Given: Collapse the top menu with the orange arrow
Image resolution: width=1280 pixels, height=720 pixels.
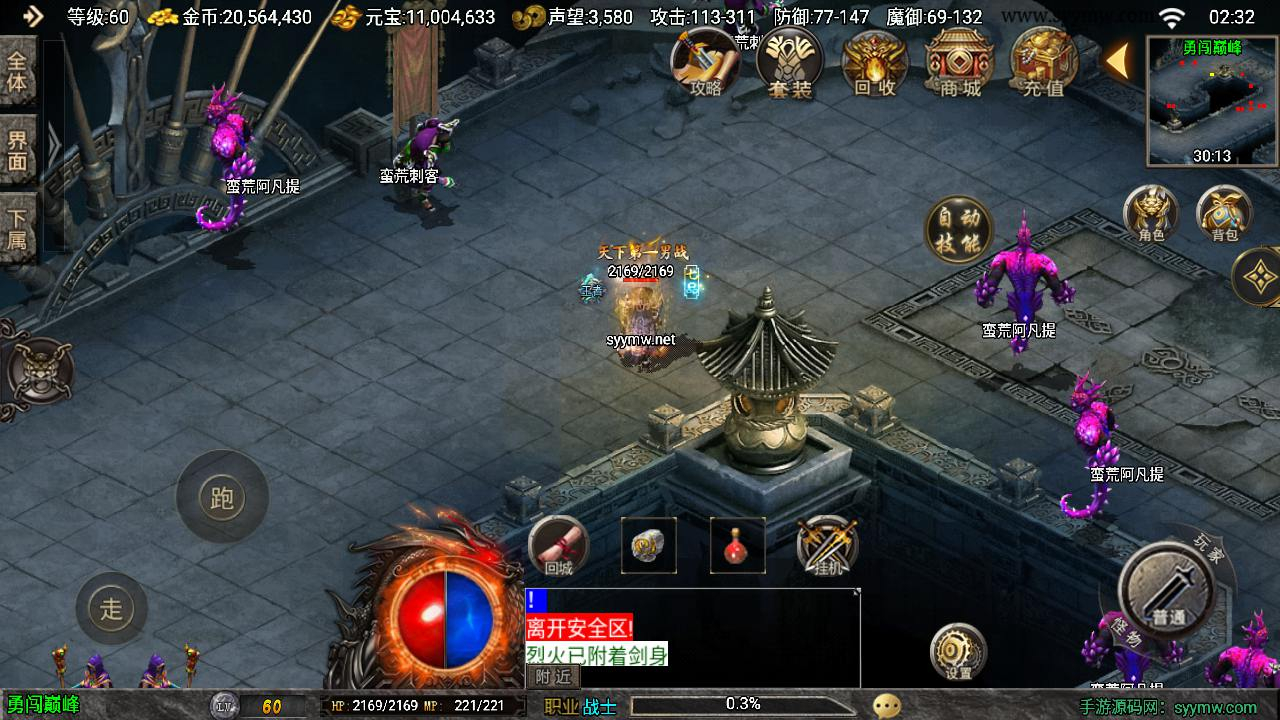Looking at the screenshot, I should click(1118, 61).
